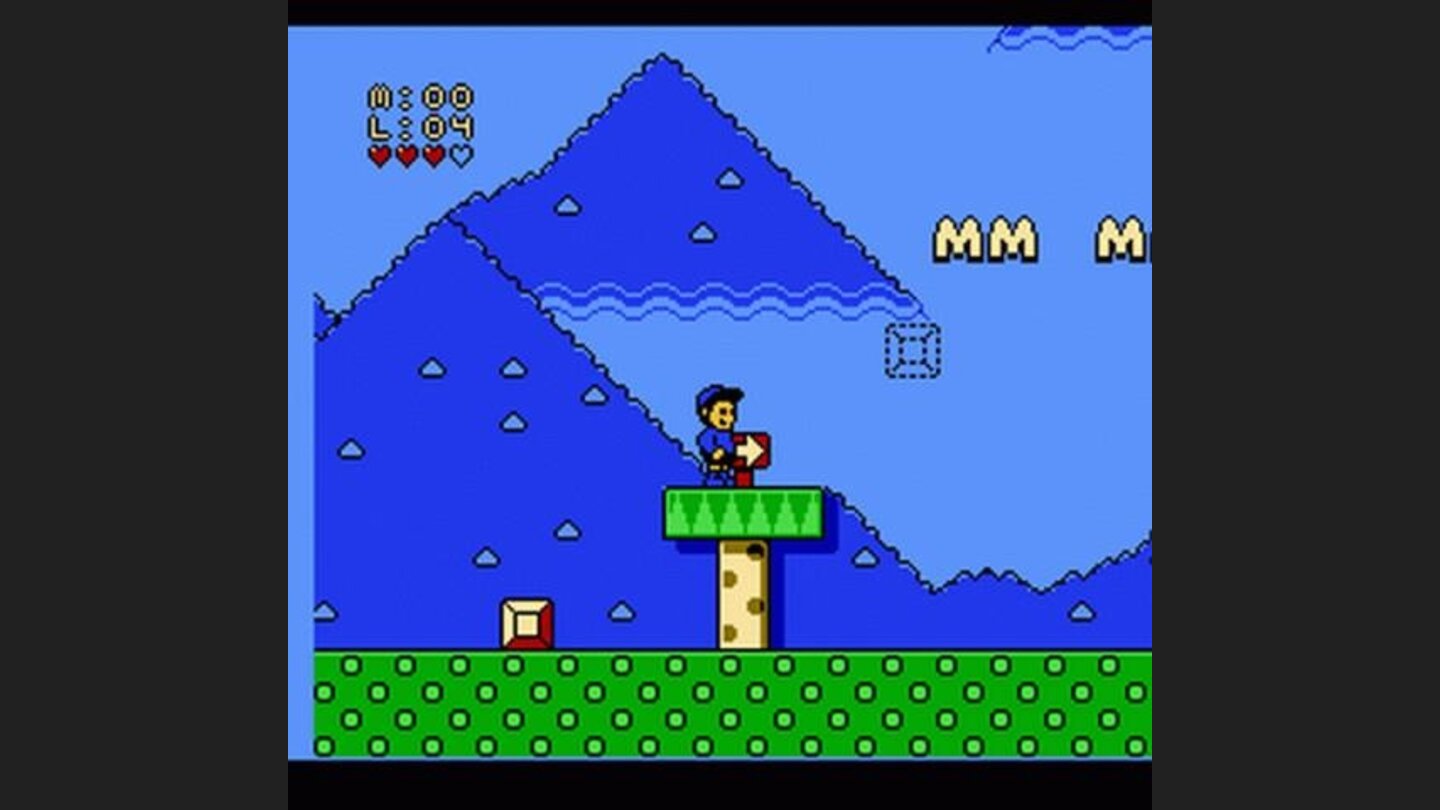The width and height of the screenshot is (1440, 810).
Task: Select the dotted outline block in midair
Action: pos(911,352)
